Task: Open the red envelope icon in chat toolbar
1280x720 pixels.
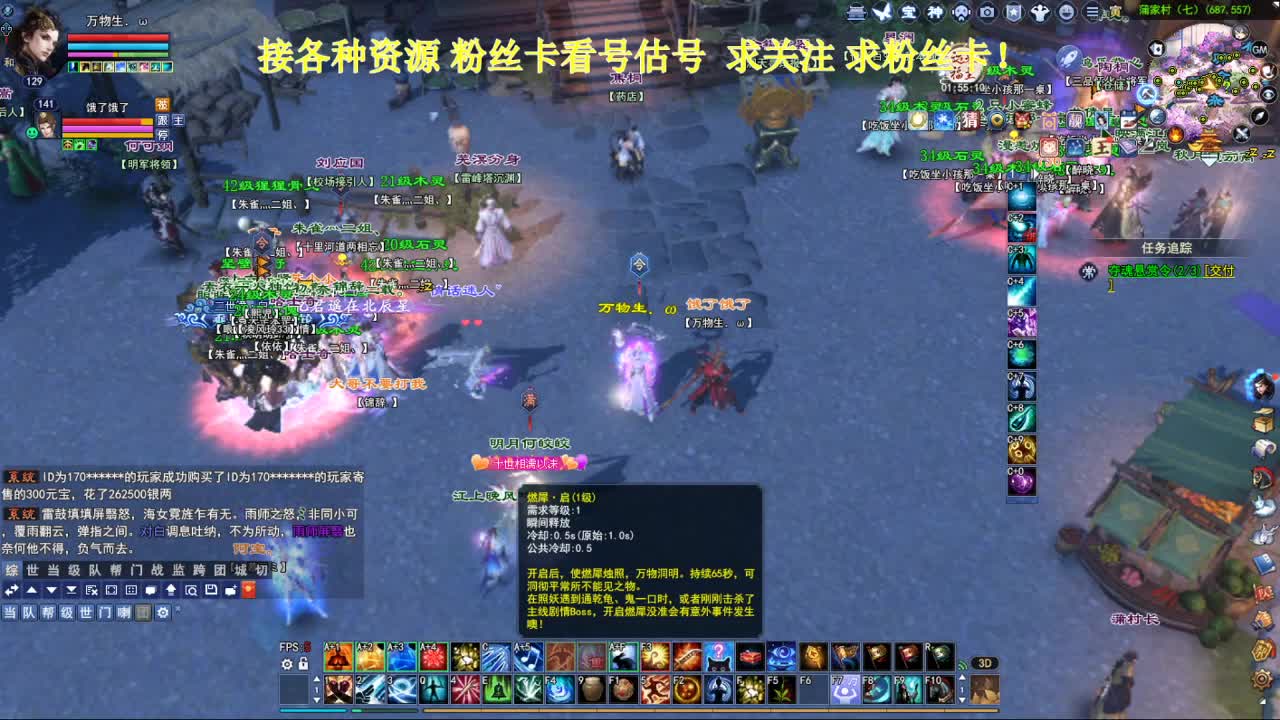Action: [x=249, y=590]
